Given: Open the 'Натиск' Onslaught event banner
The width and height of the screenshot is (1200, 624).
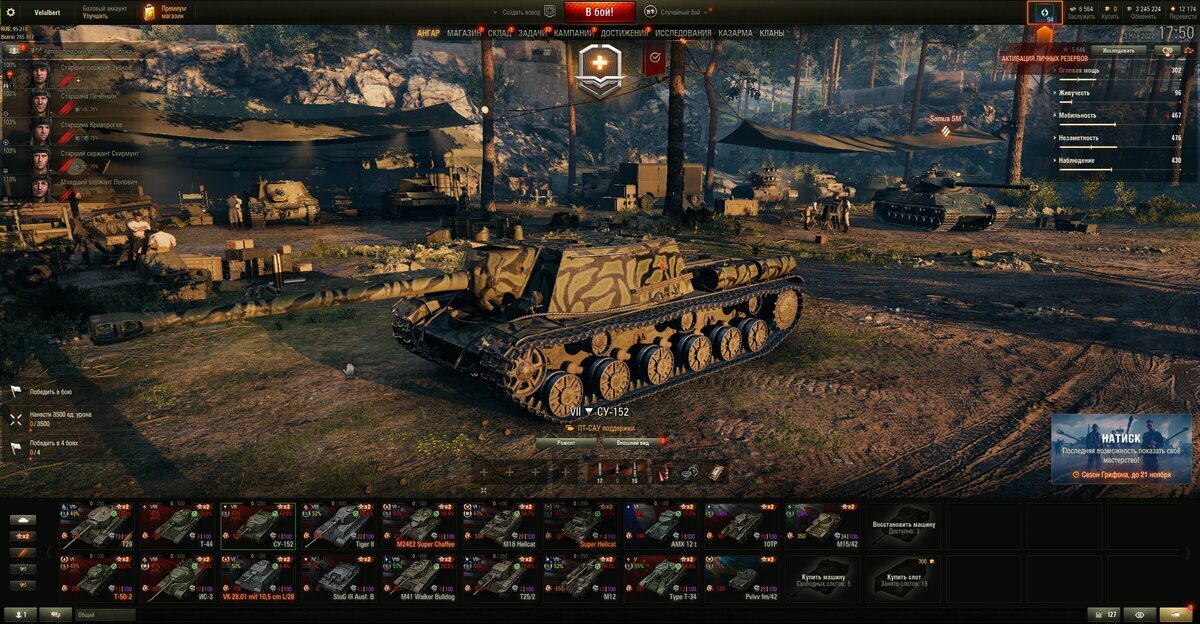Looking at the screenshot, I should tap(1121, 449).
